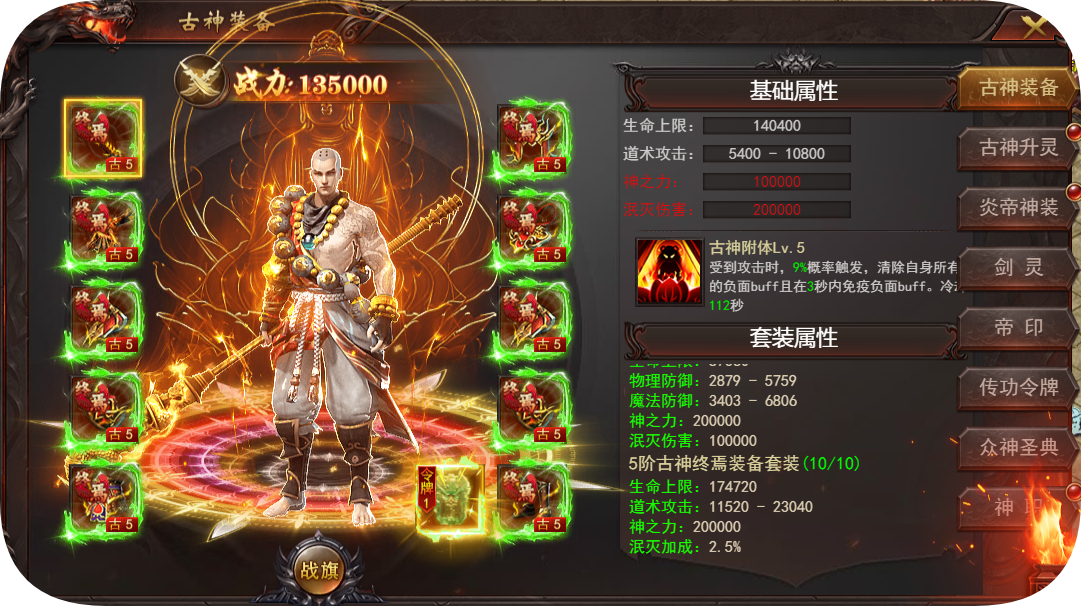Select the yellow-highlighted equipment slot
Viewport: 1081px width, 606px height.
point(104,138)
